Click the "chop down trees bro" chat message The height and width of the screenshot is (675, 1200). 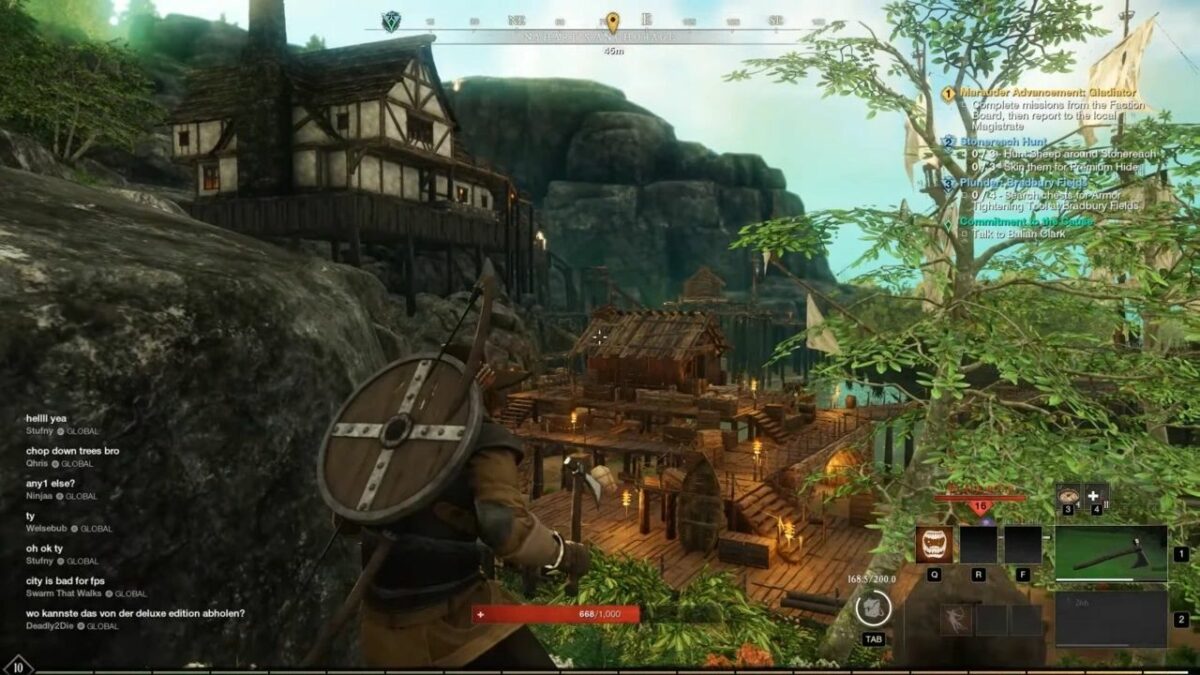point(73,451)
